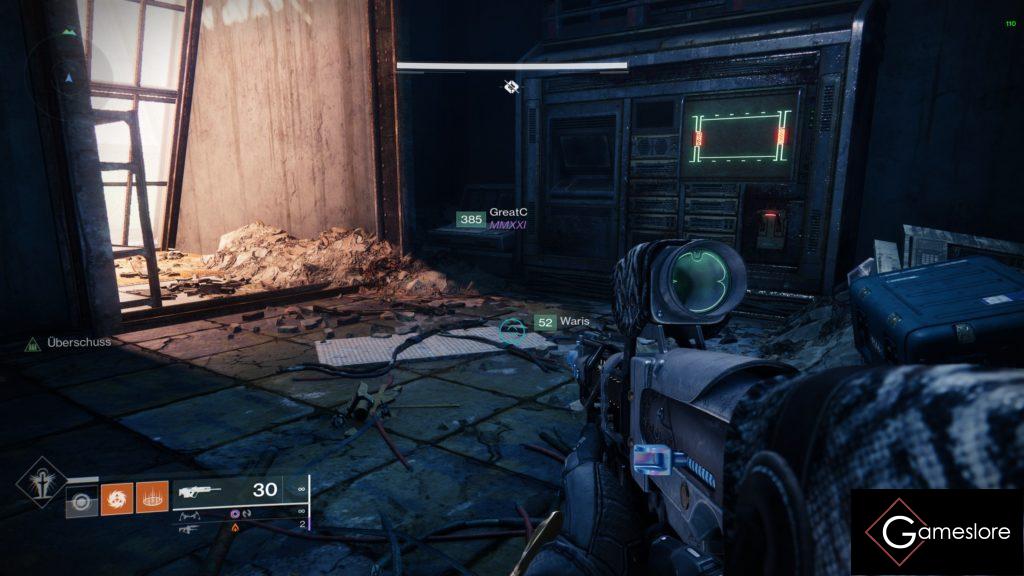The image size is (1024, 576).
Task: Activate the orange swirling melee ability
Action: [x=115, y=498]
